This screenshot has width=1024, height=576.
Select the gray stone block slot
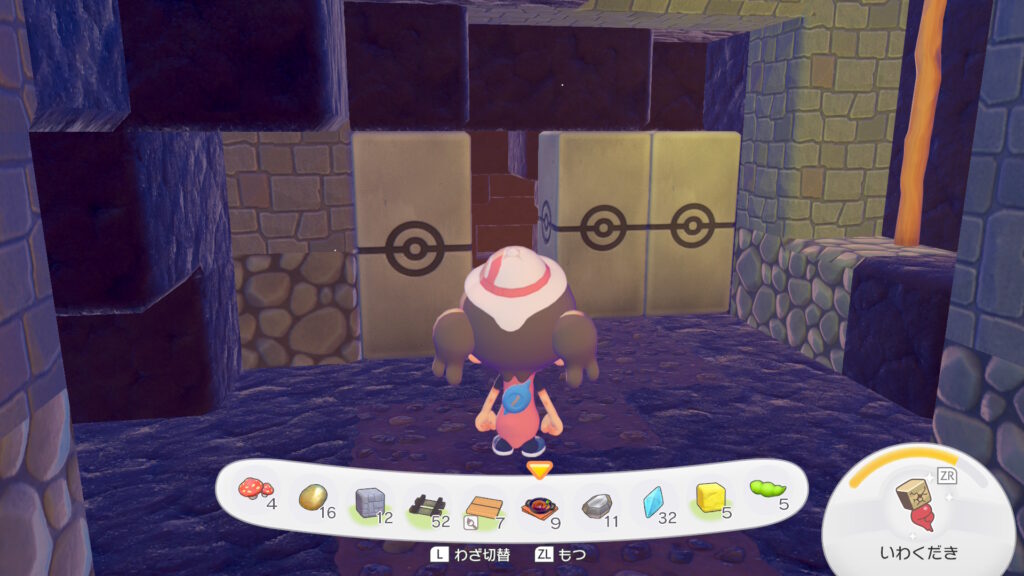click(x=371, y=500)
